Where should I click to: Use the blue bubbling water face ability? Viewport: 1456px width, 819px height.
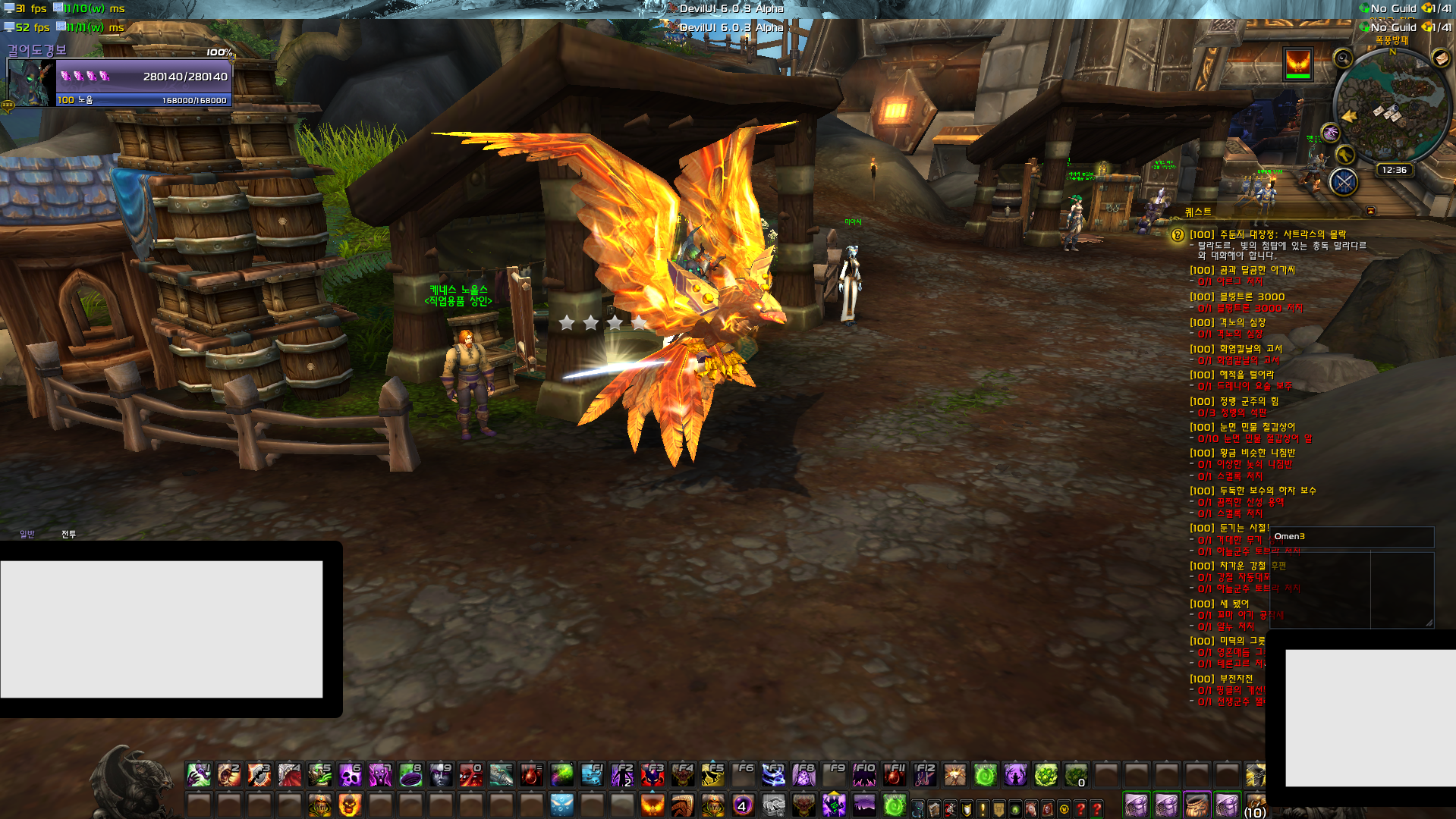point(561,805)
